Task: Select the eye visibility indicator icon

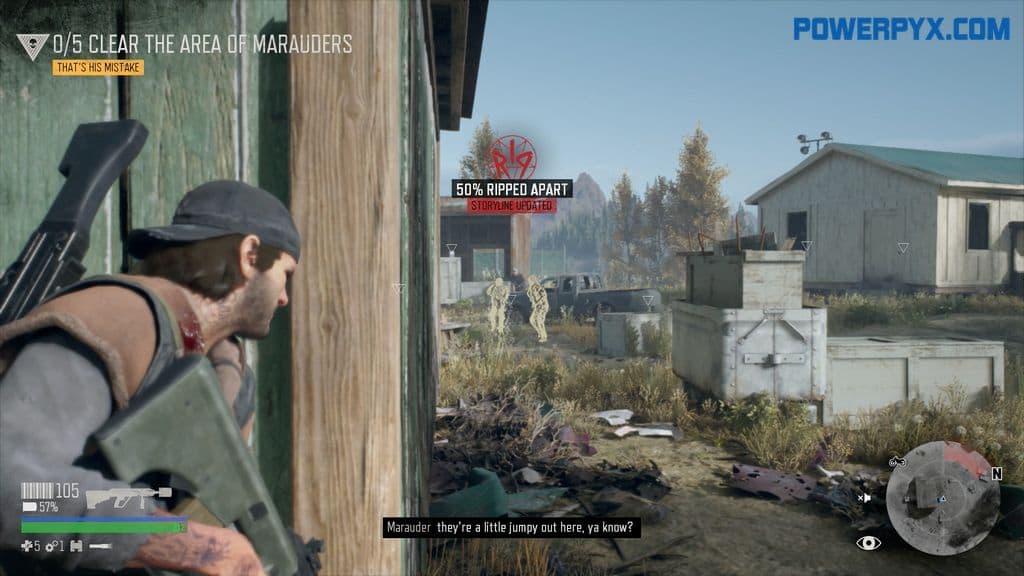Action: click(869, 542)
